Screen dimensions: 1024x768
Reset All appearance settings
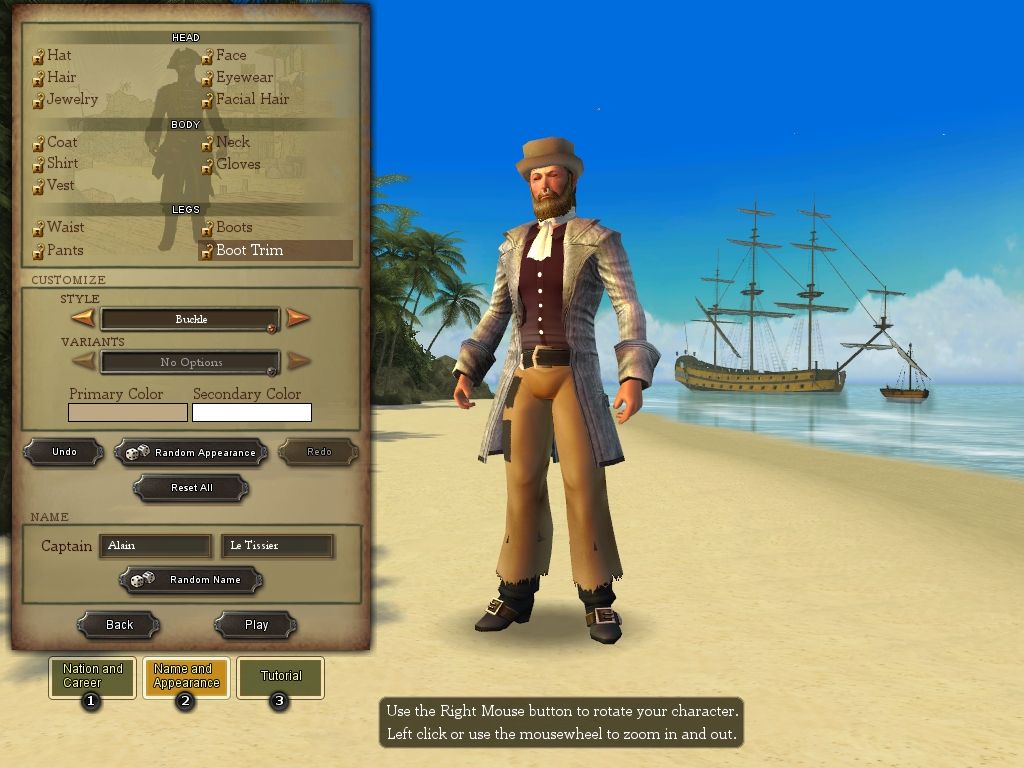pos(191,488)
